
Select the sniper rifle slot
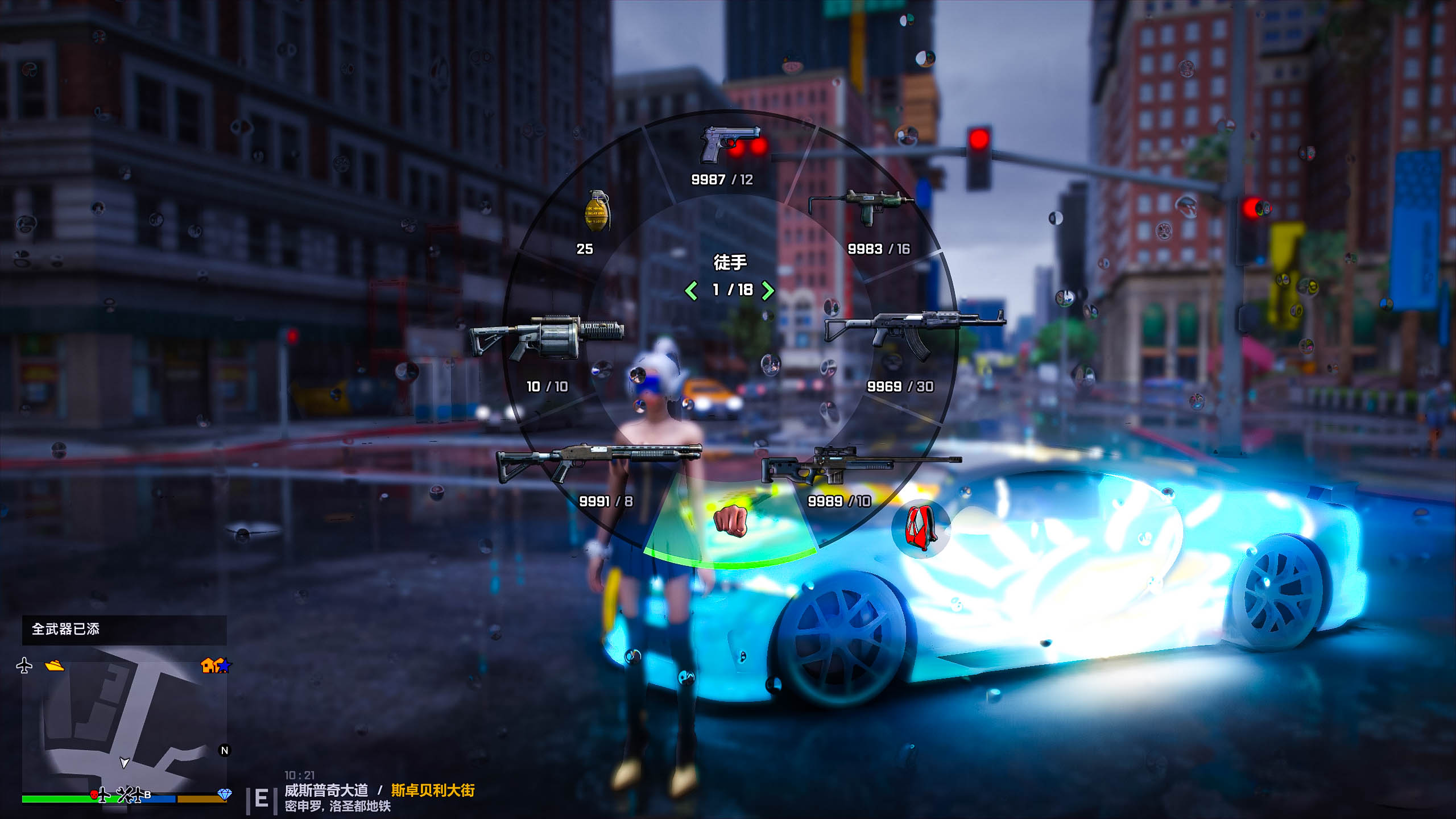pyautogui.click(x=860, y=466)
